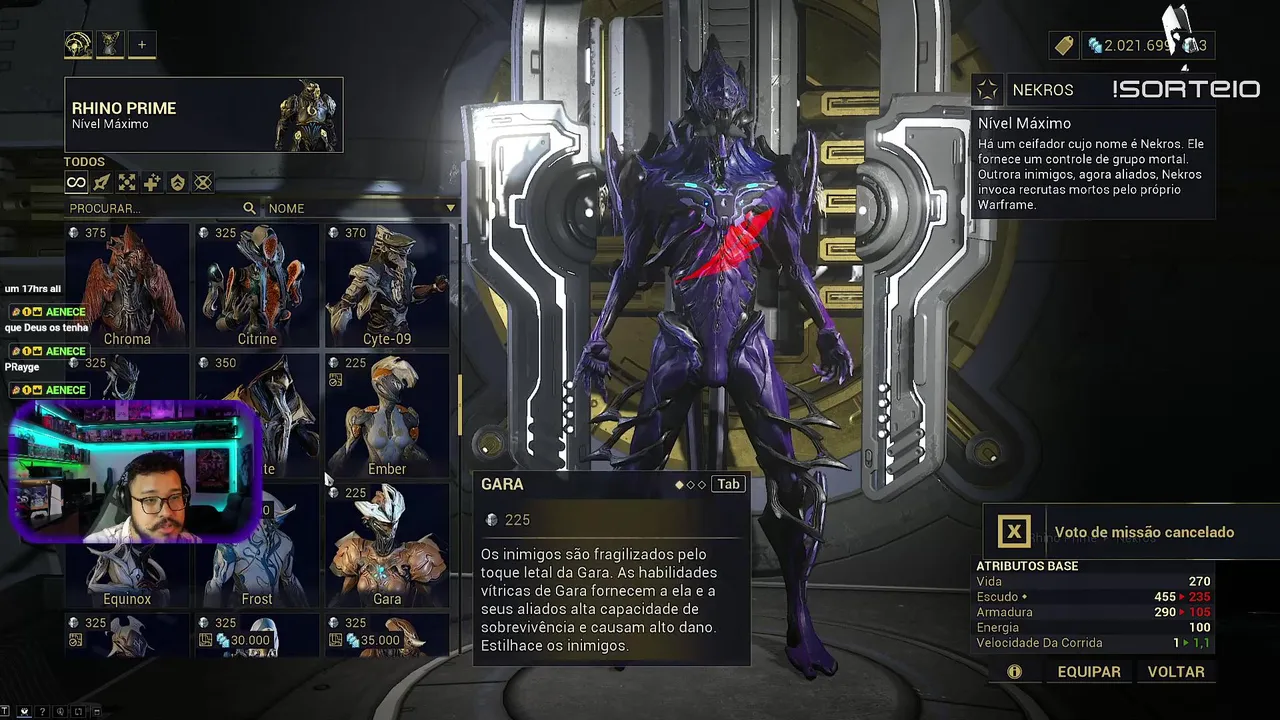The width and height of the screenshot is (1280, 720).
Task: Choose the Gara warframe tile
Action: click(x=387, y=546)
